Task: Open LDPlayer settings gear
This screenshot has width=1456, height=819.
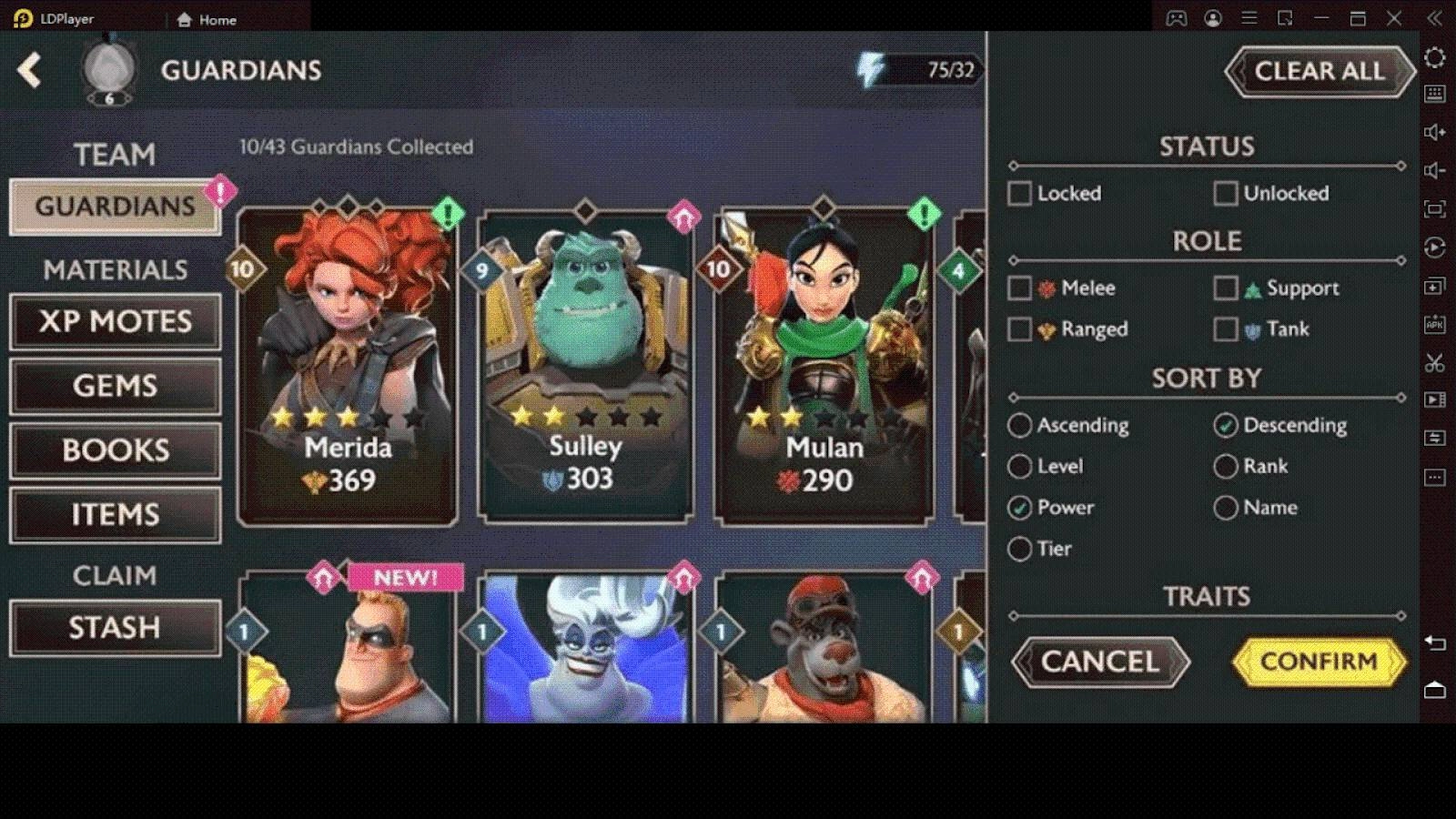Action: pos(1436,56)
